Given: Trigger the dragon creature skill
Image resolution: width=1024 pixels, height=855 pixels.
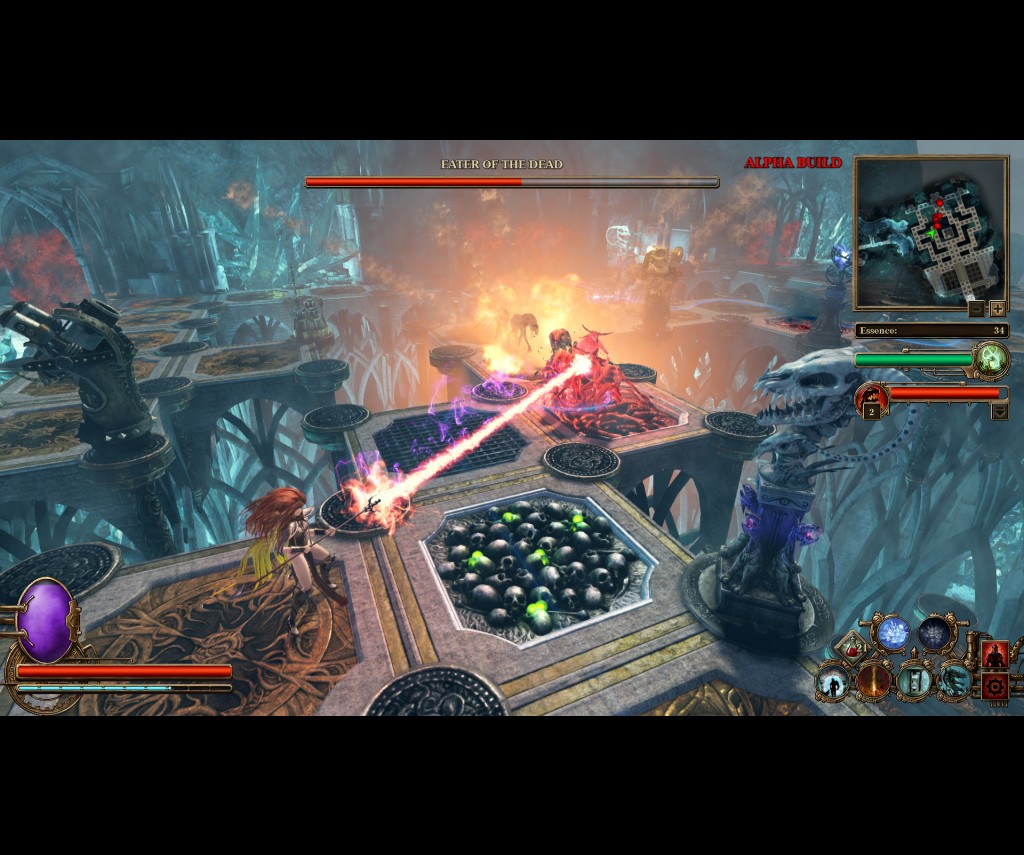Looking at the screenshot, I should 954,682.
